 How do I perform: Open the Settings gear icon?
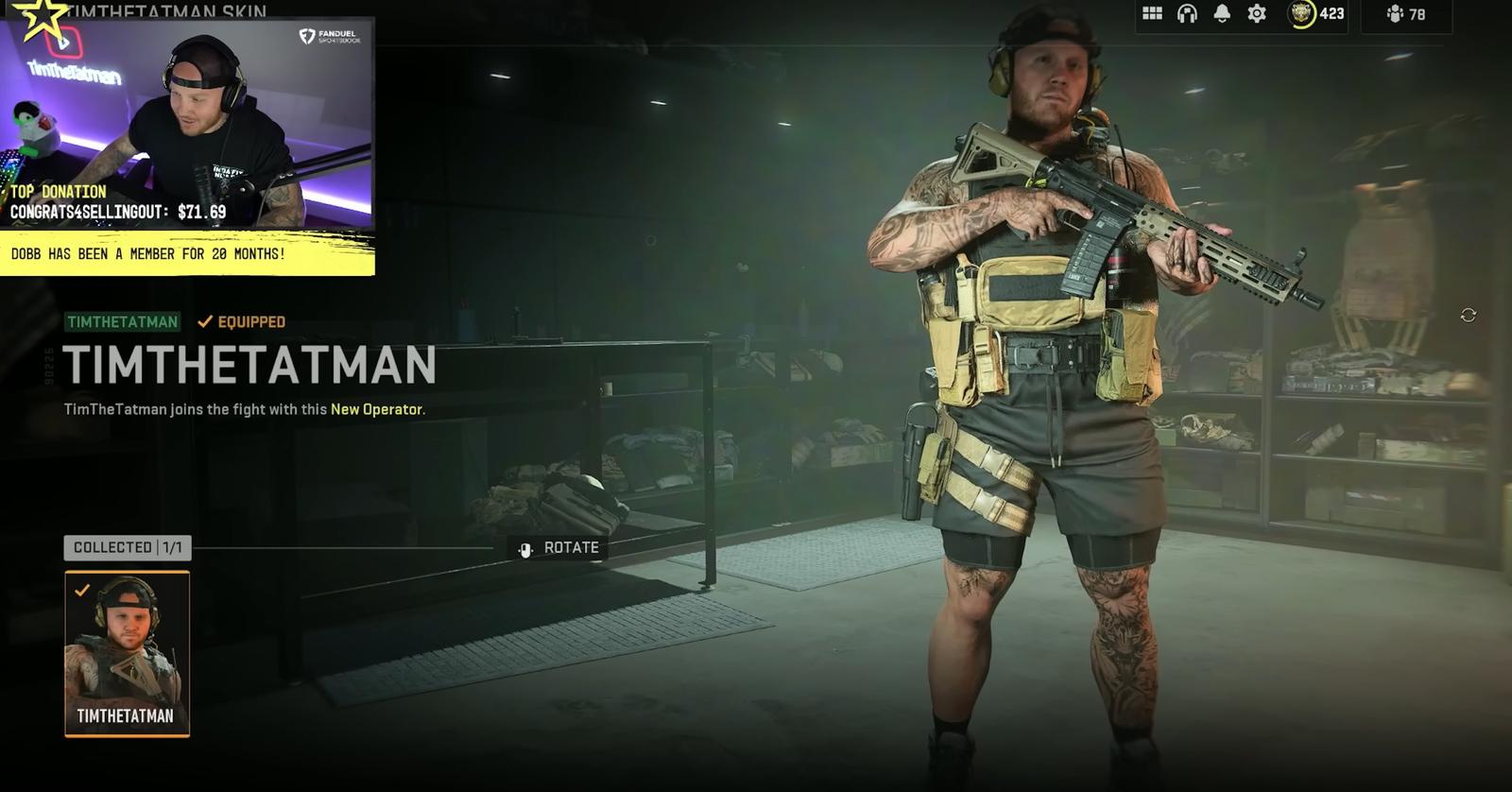[1258, 15]
